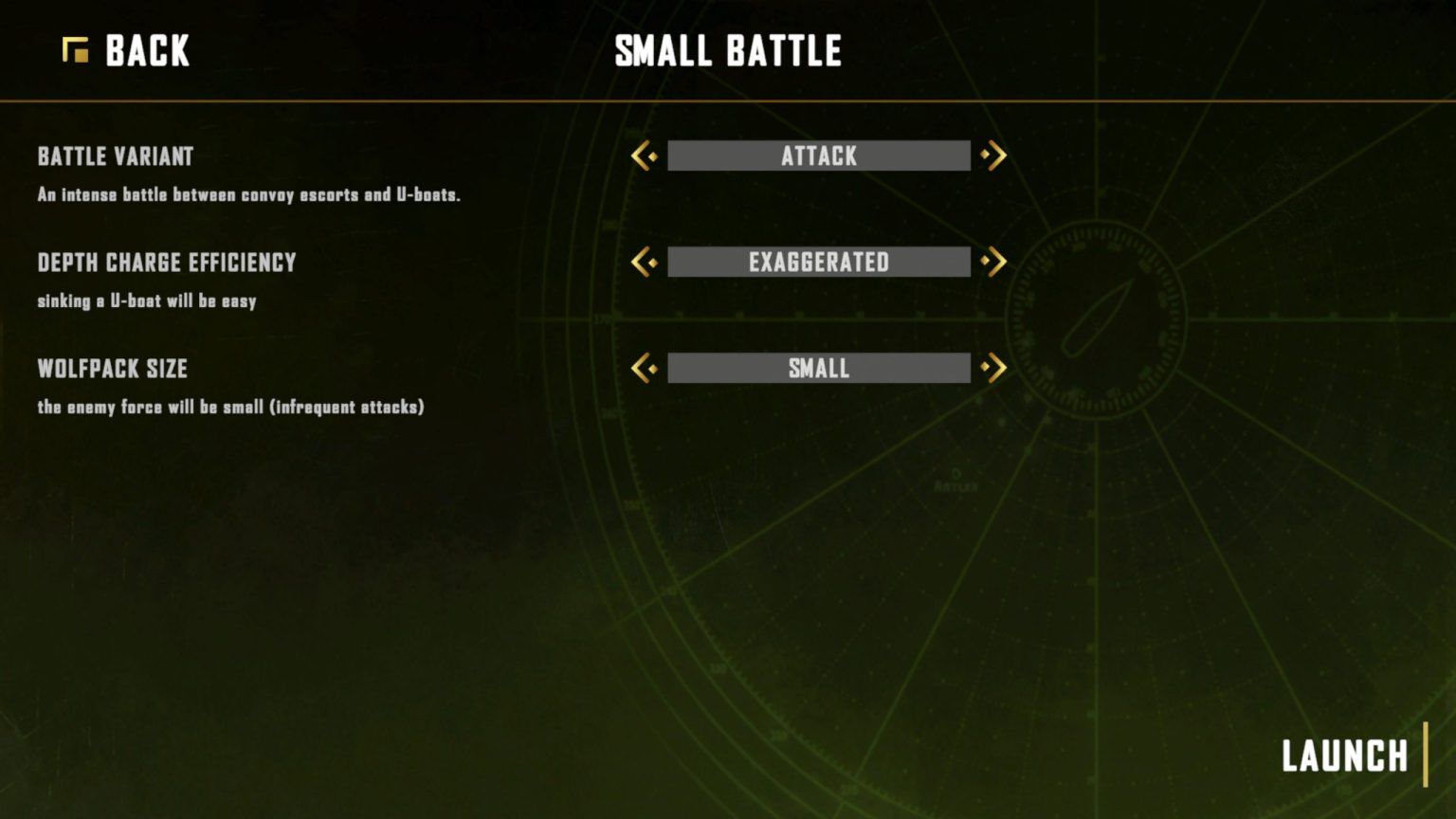Increase Depth Charge Efficiency setting
Screen dimensions: 1456x819
[993, 262]
